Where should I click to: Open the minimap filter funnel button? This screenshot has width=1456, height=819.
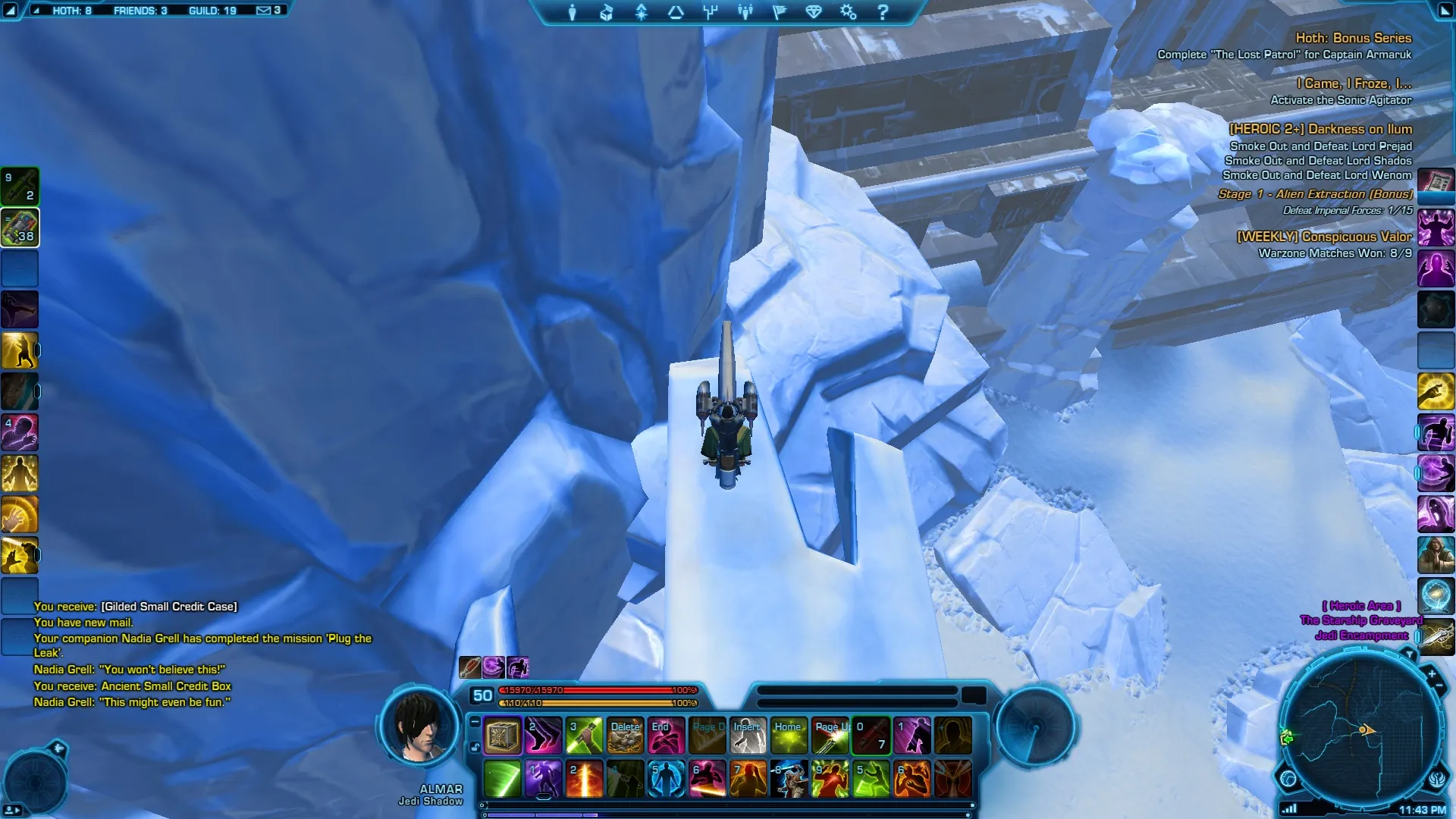(1409, 654)
